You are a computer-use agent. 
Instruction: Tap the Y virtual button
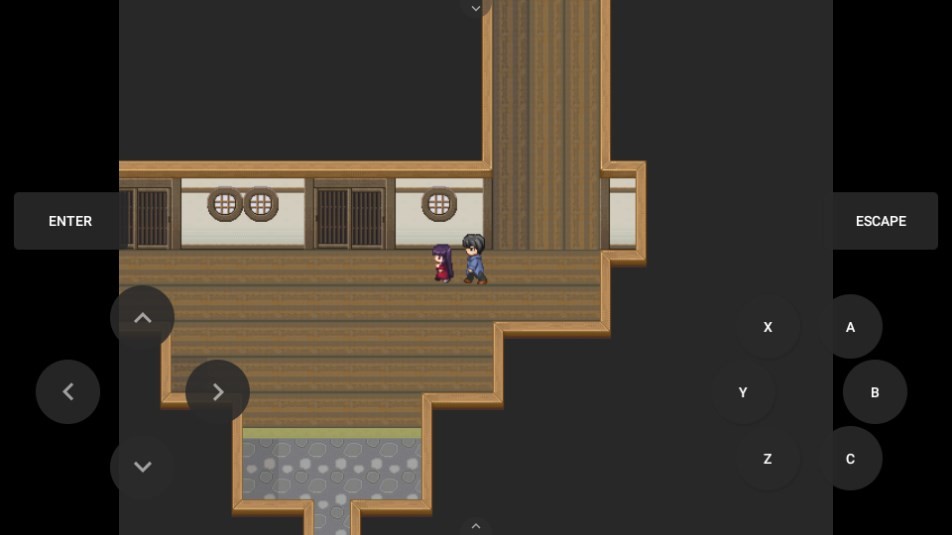743,393
